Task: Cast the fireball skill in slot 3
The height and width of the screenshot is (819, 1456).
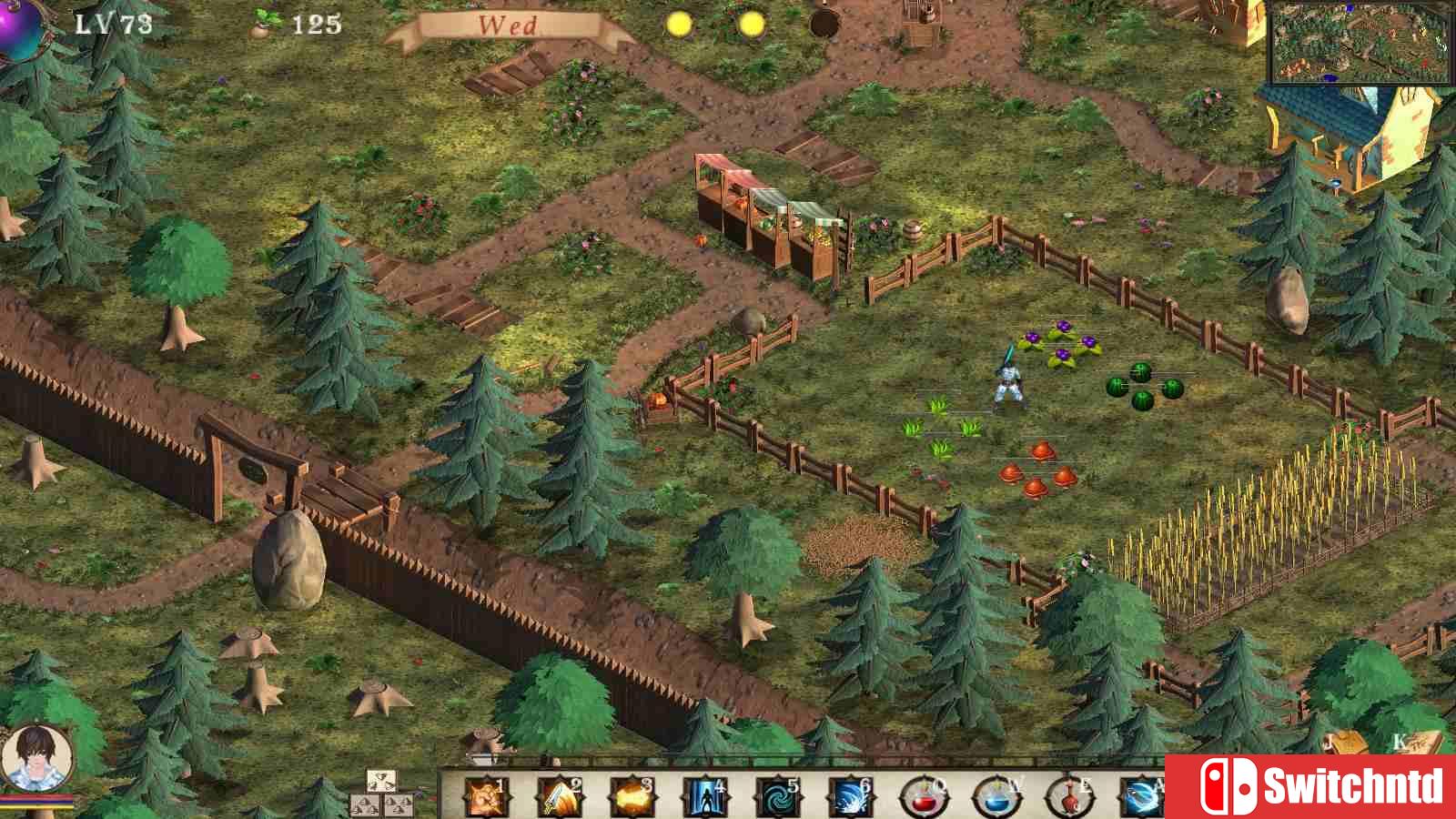Action: point(630,797)
